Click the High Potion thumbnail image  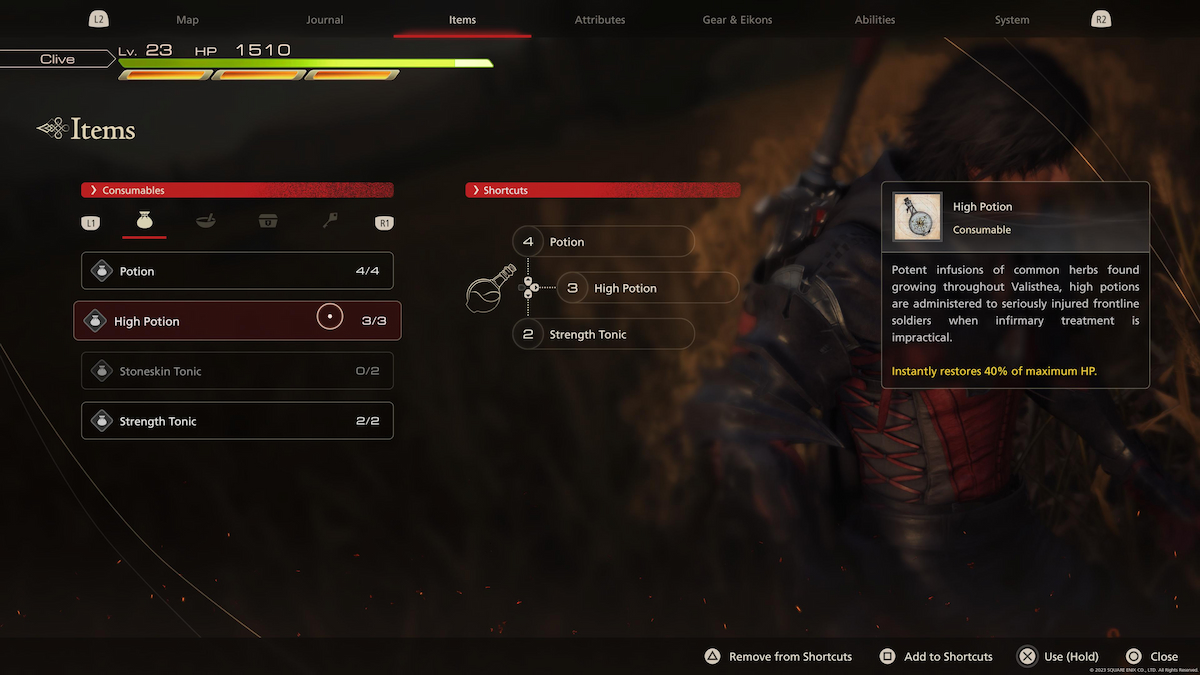click(x=917, y=217)
